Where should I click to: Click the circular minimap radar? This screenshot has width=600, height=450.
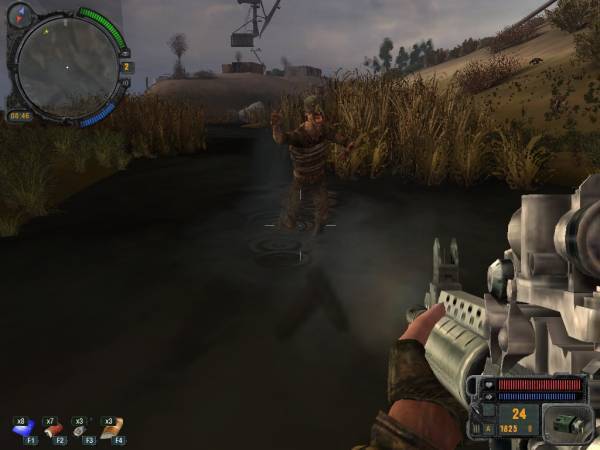coord(68,66)
